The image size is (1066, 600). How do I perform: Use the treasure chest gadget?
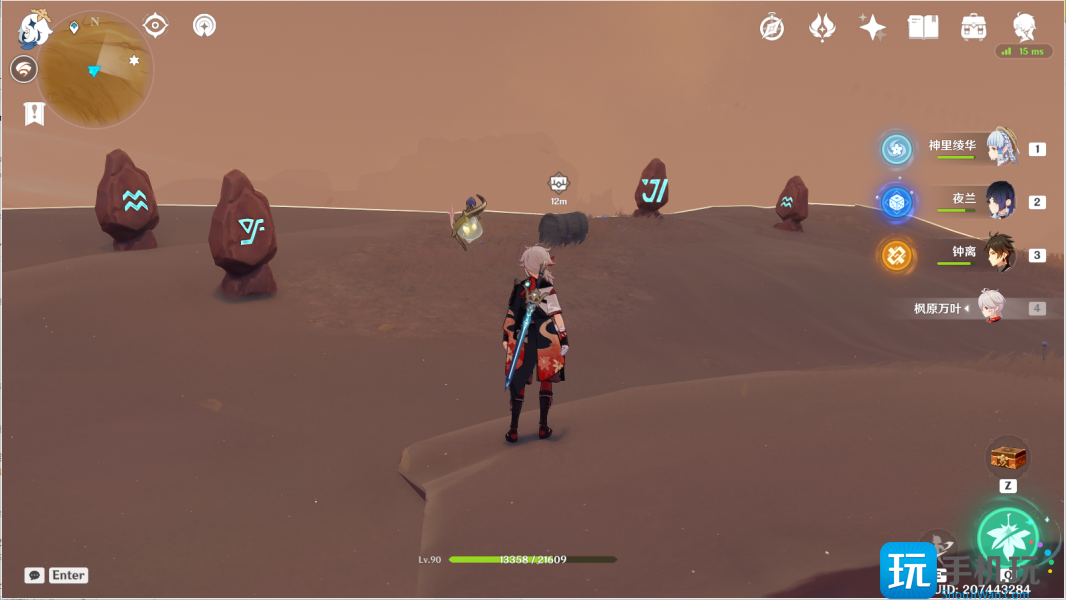[x=1008, y=459]
